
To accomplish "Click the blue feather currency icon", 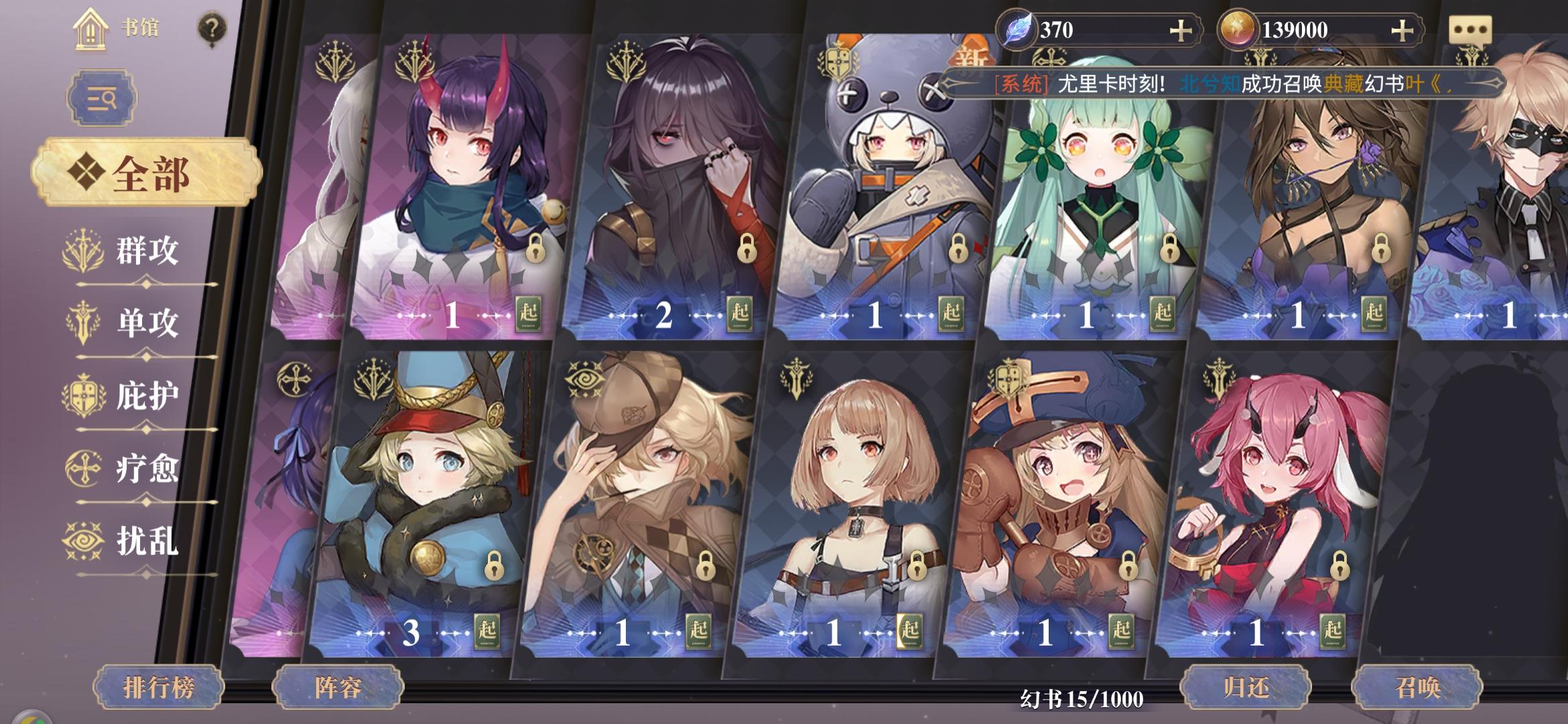I will pos(1016,28).
